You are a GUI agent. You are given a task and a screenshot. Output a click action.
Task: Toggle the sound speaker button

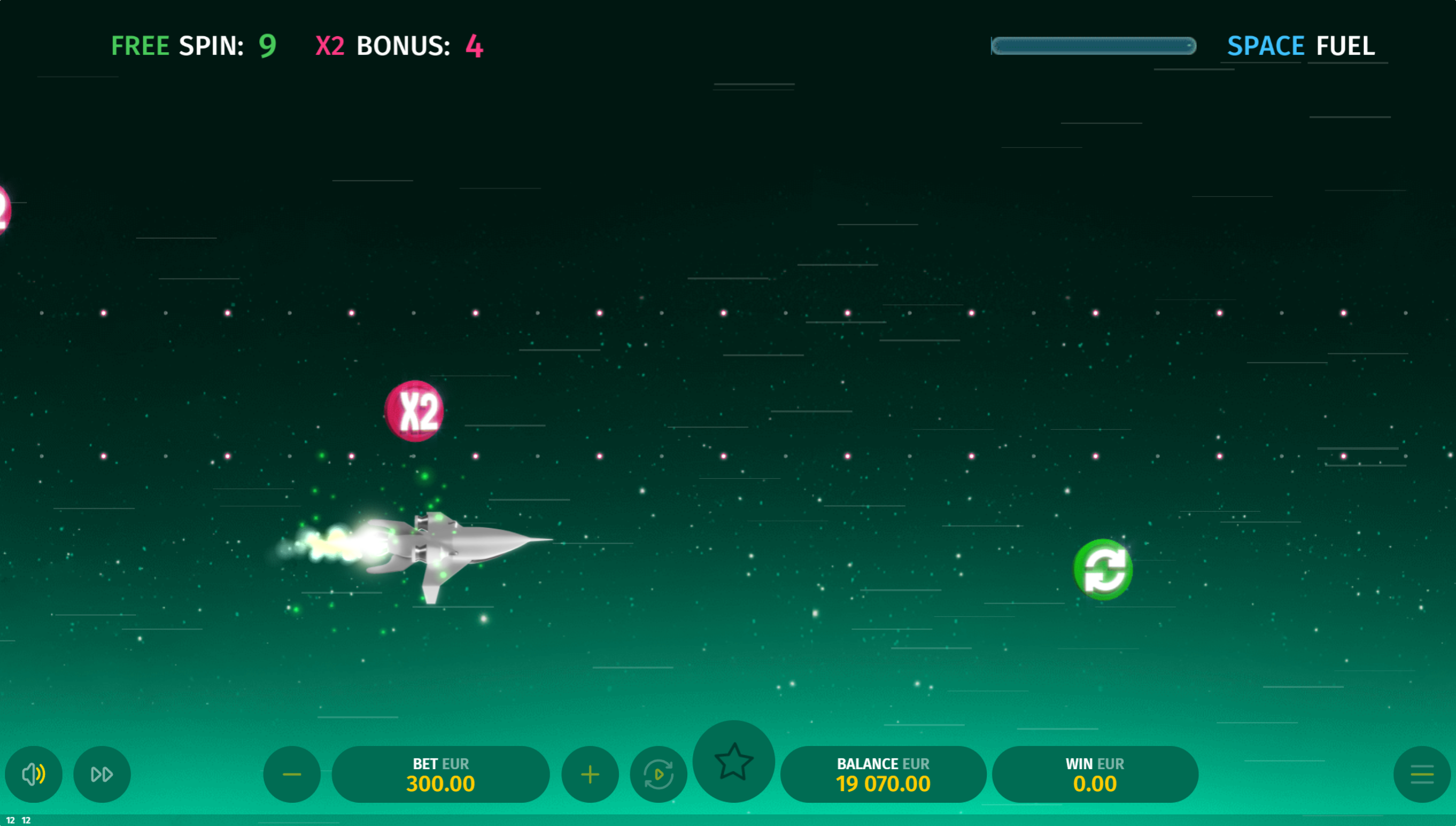[x=34, y=774]
